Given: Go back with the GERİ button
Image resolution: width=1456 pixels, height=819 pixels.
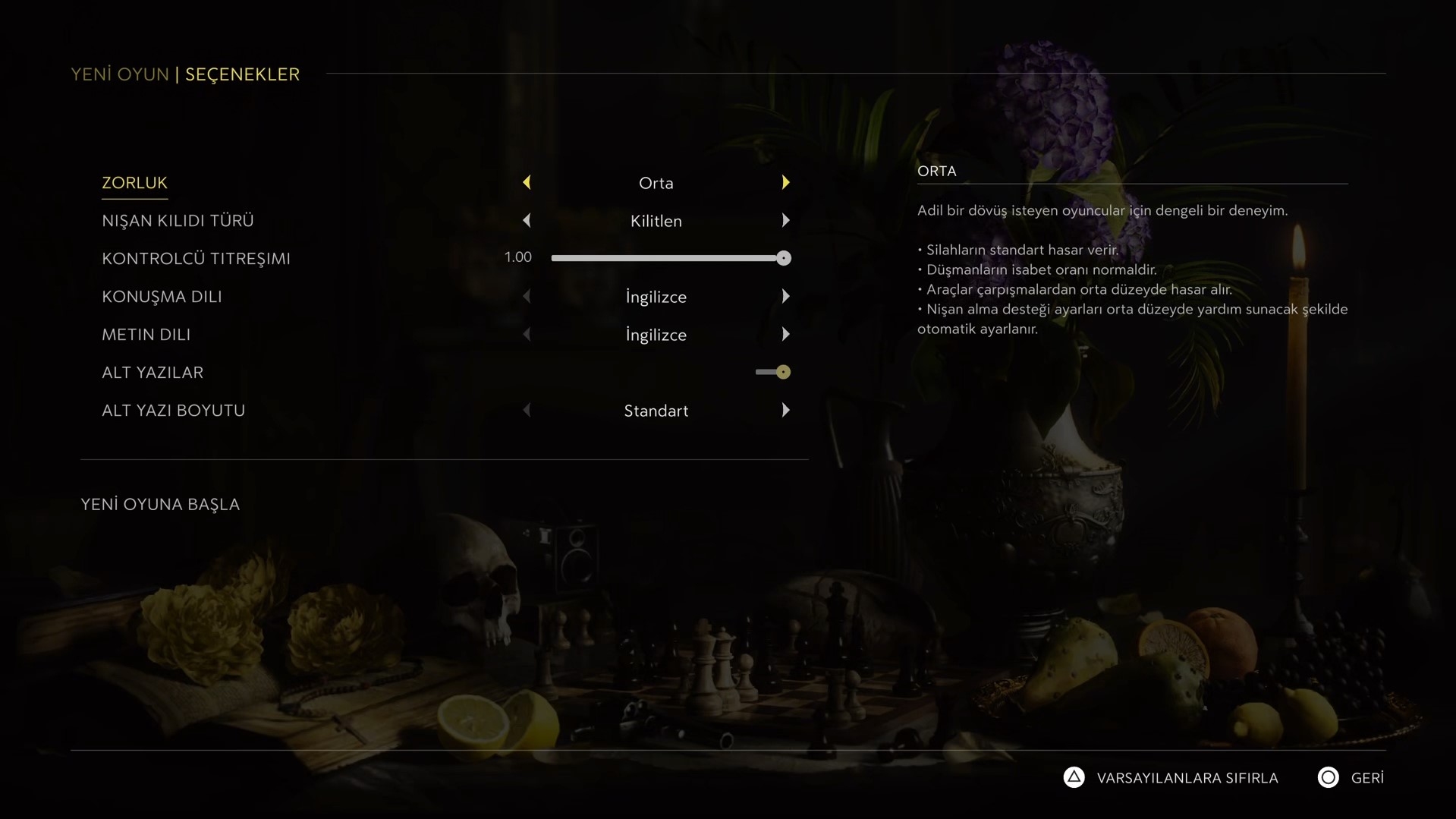Looking at the screenshot, I should point(1366,778).
